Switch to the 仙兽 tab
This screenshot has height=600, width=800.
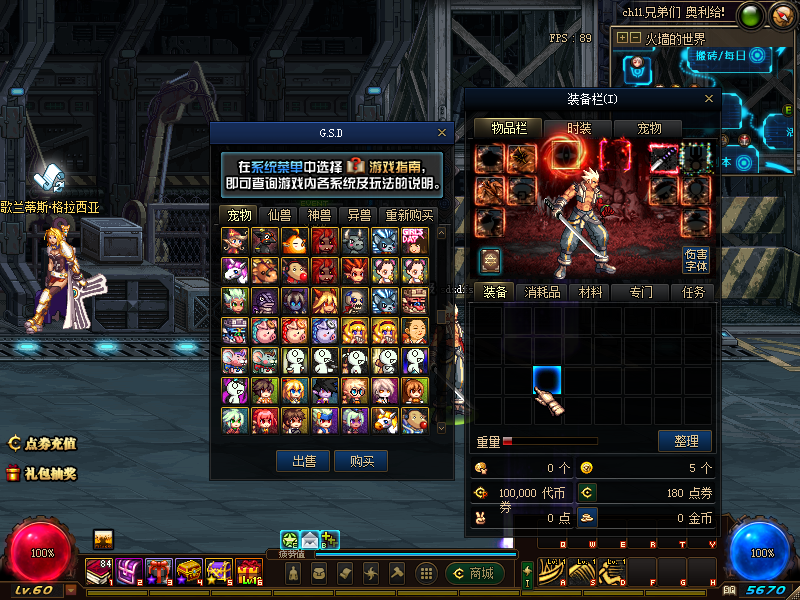(279, 215)
